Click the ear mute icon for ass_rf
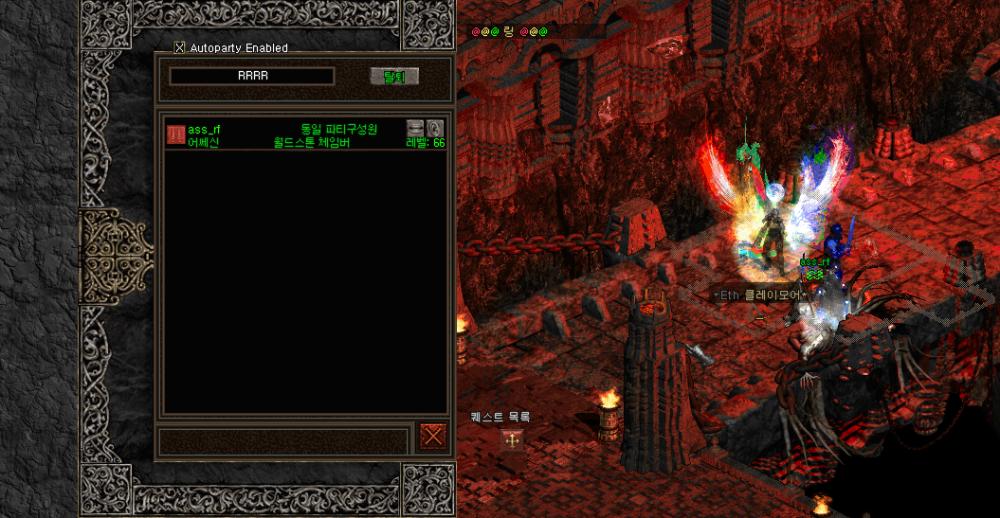This screenshot has width=1000, height=518. click(x=434, y=128)
